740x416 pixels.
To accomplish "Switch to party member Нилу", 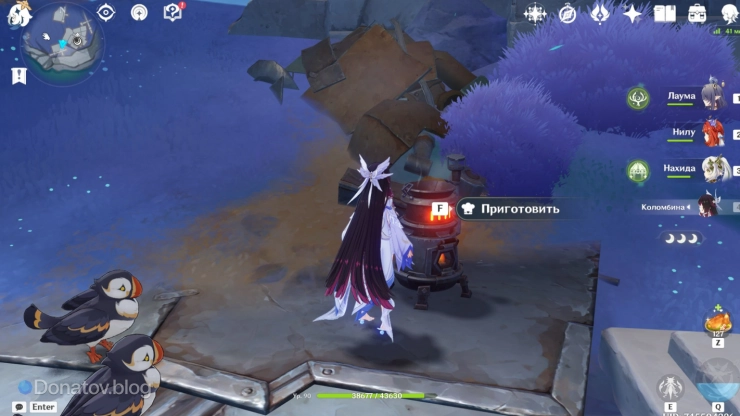I will pyautogui.click(x=712, y=133).
